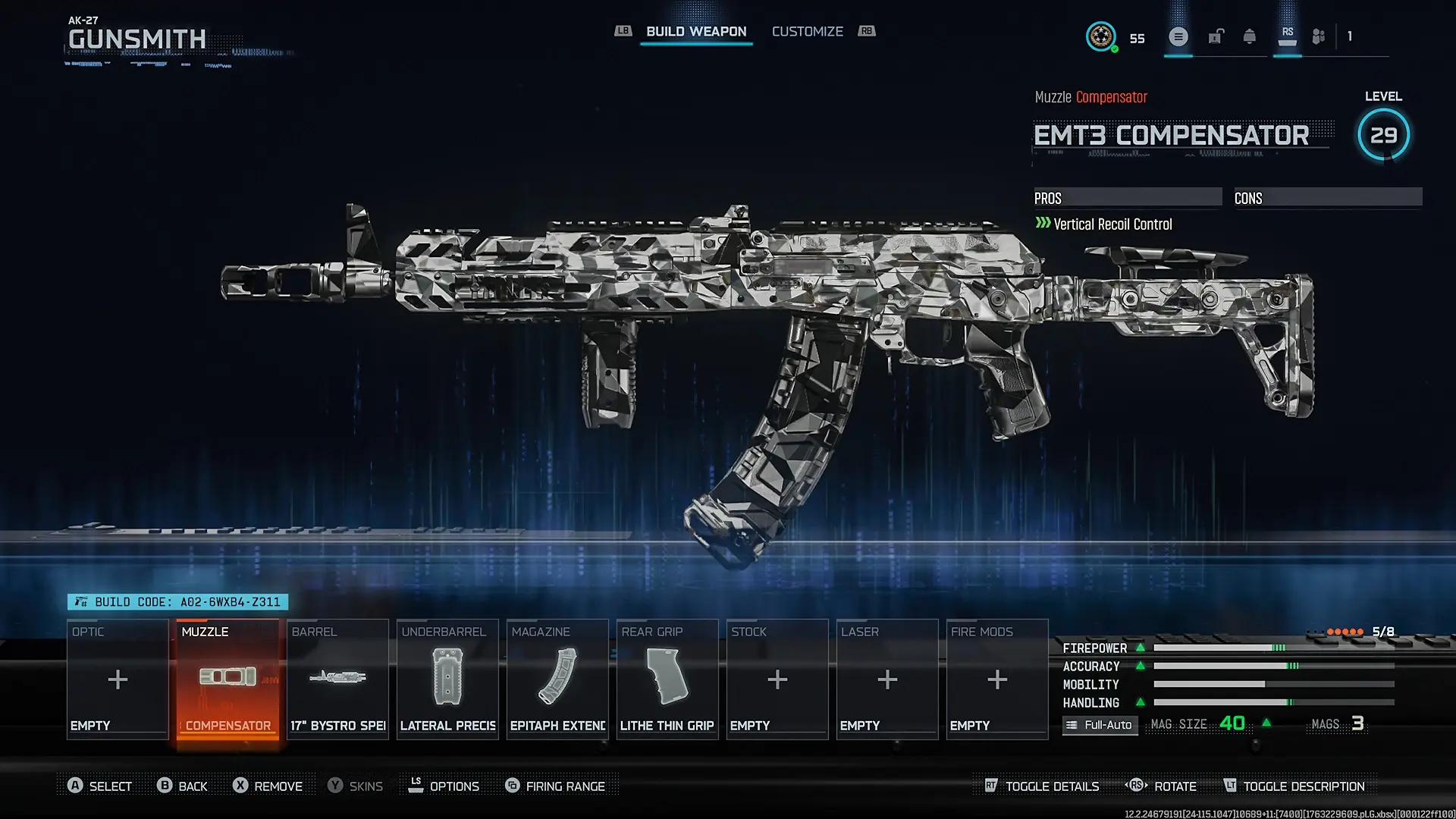Click the Skins button

(x=356, y=786)
